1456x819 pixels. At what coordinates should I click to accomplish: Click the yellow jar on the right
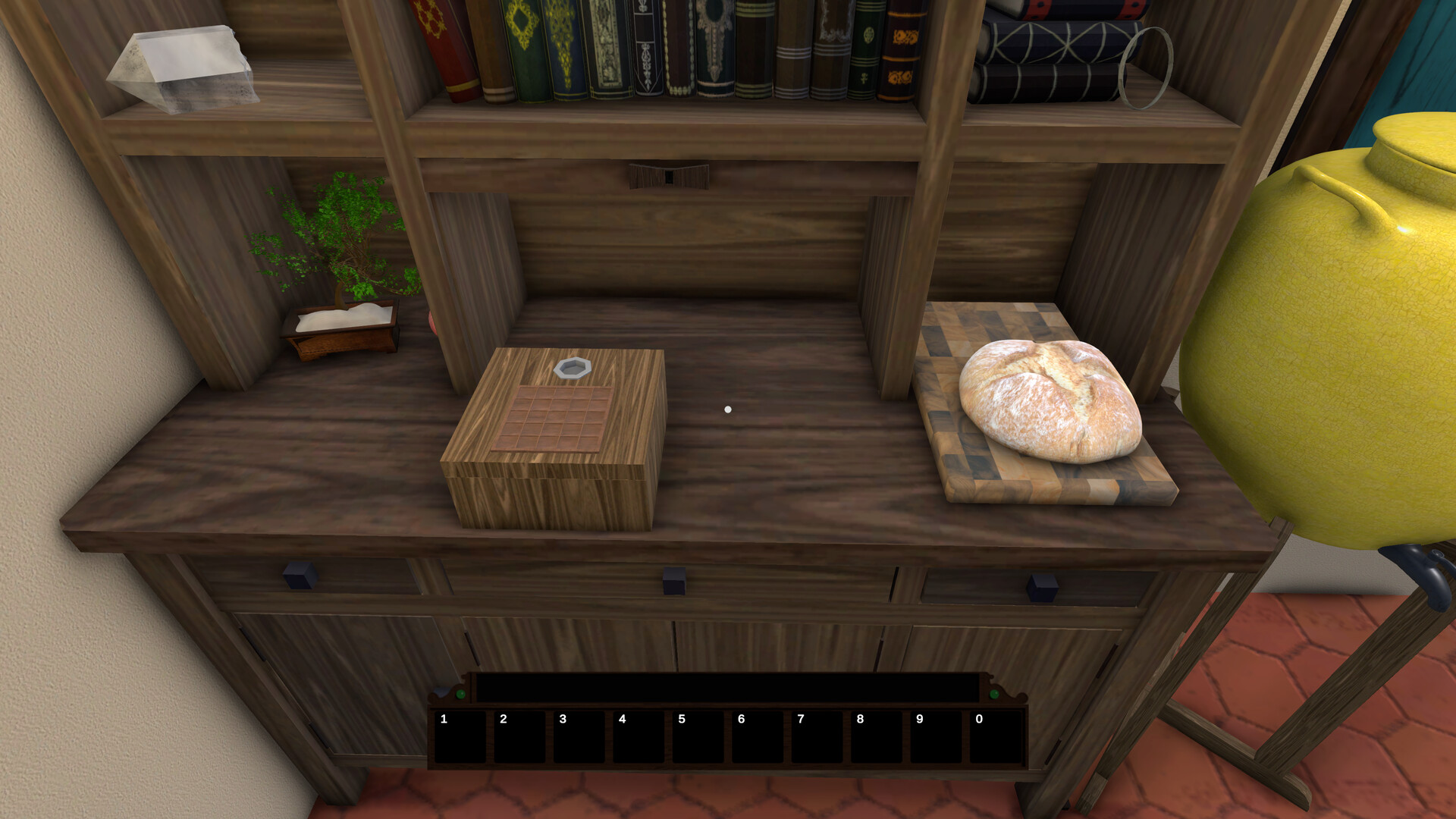1342,318
